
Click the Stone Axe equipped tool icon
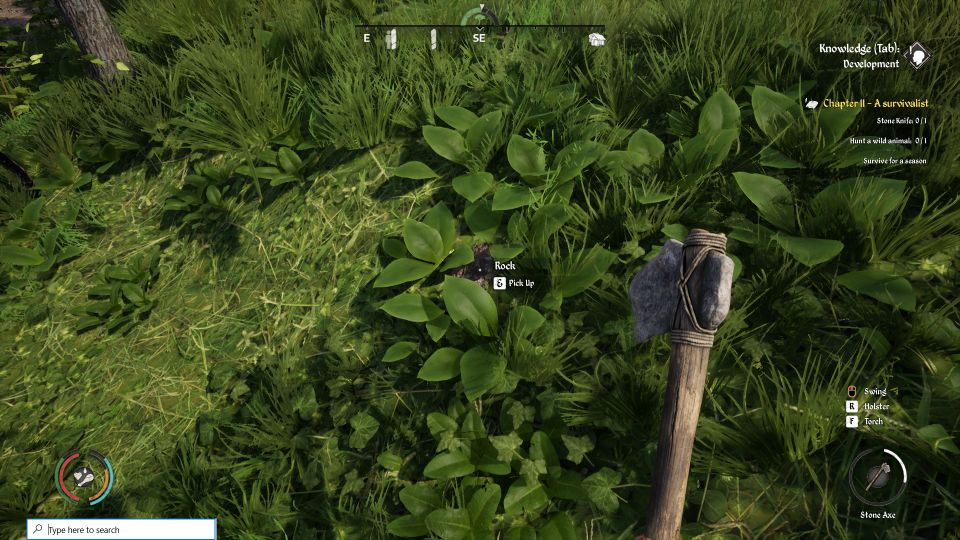click(x=877, y=477)
